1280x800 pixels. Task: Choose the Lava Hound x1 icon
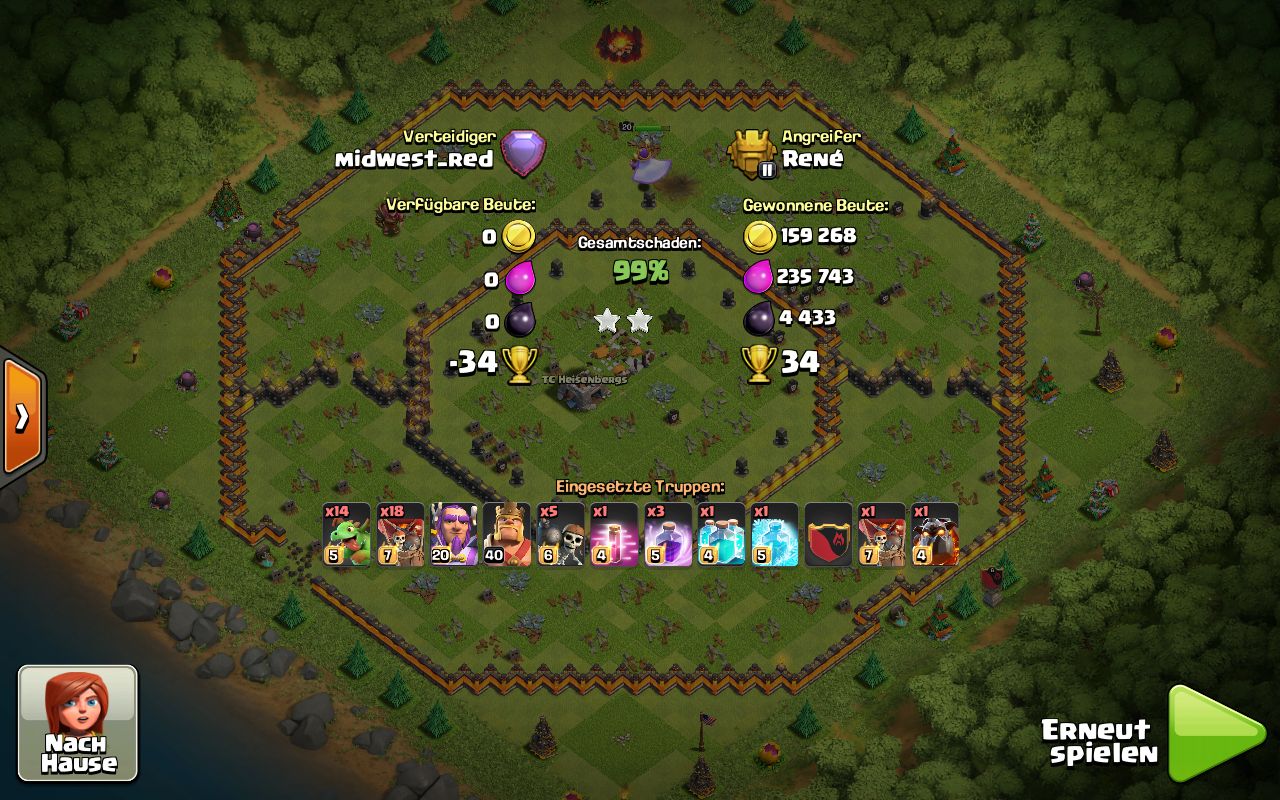pos(935,534)
